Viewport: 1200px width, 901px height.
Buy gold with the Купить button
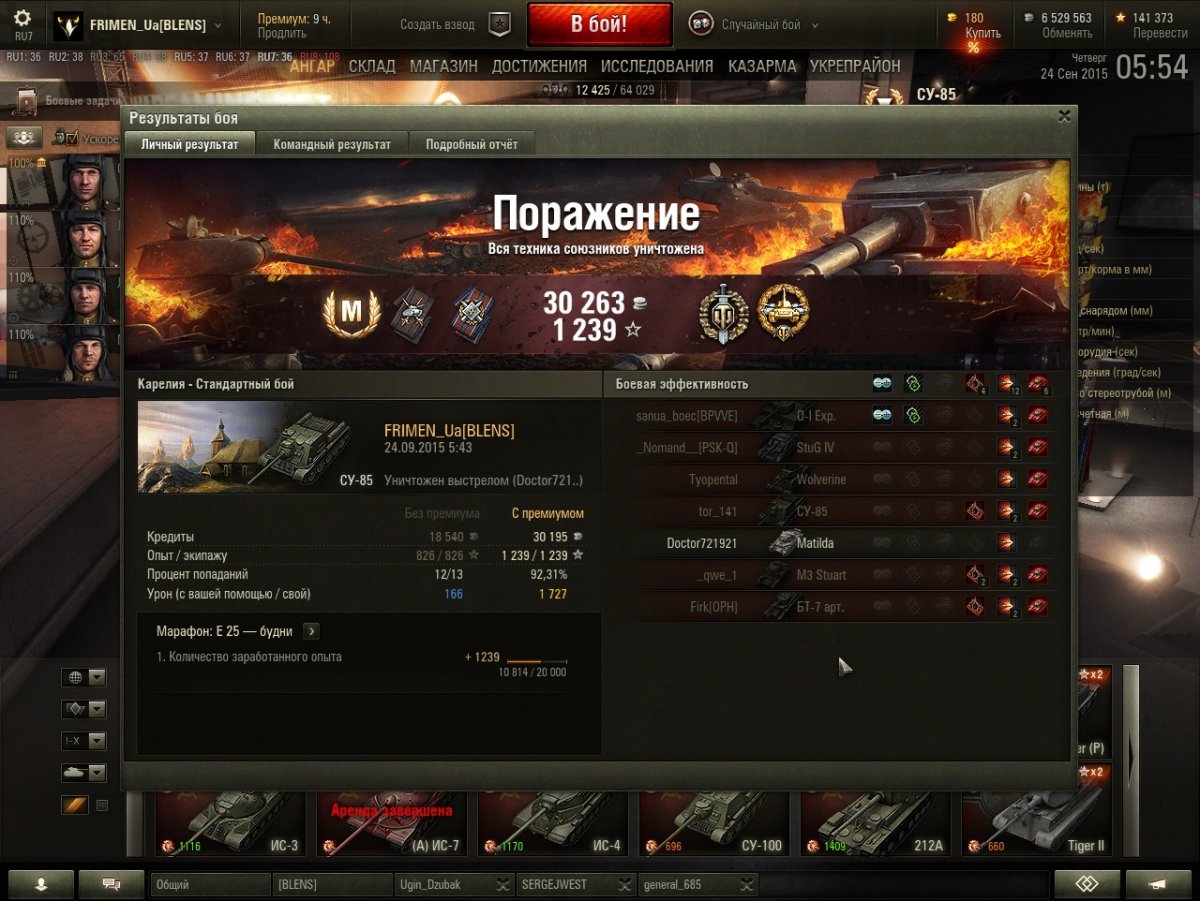click(x=982, y=33)
